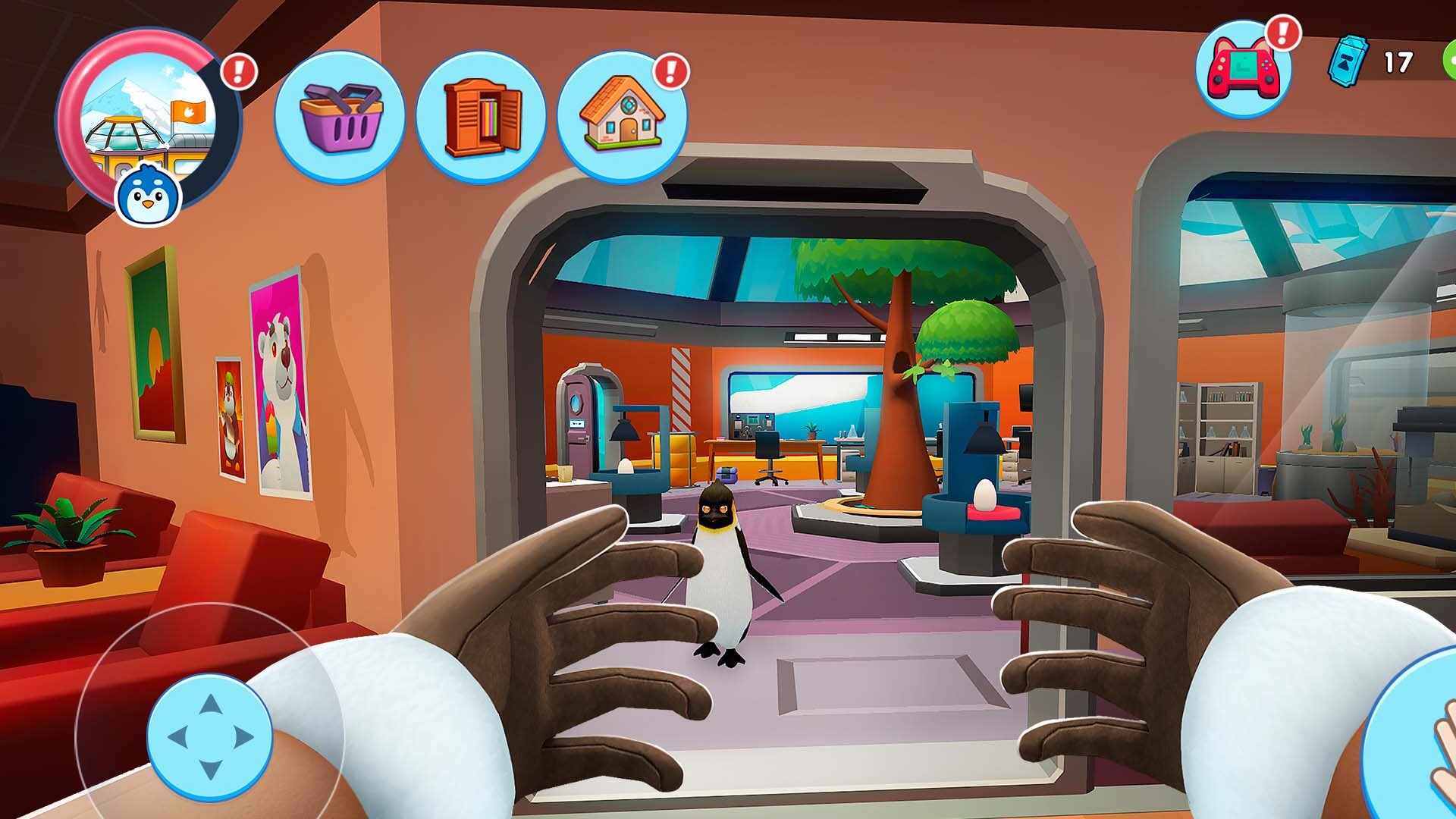Open the orange wardrobe closet menu
1456x819 pixels.
click(481, 116)
